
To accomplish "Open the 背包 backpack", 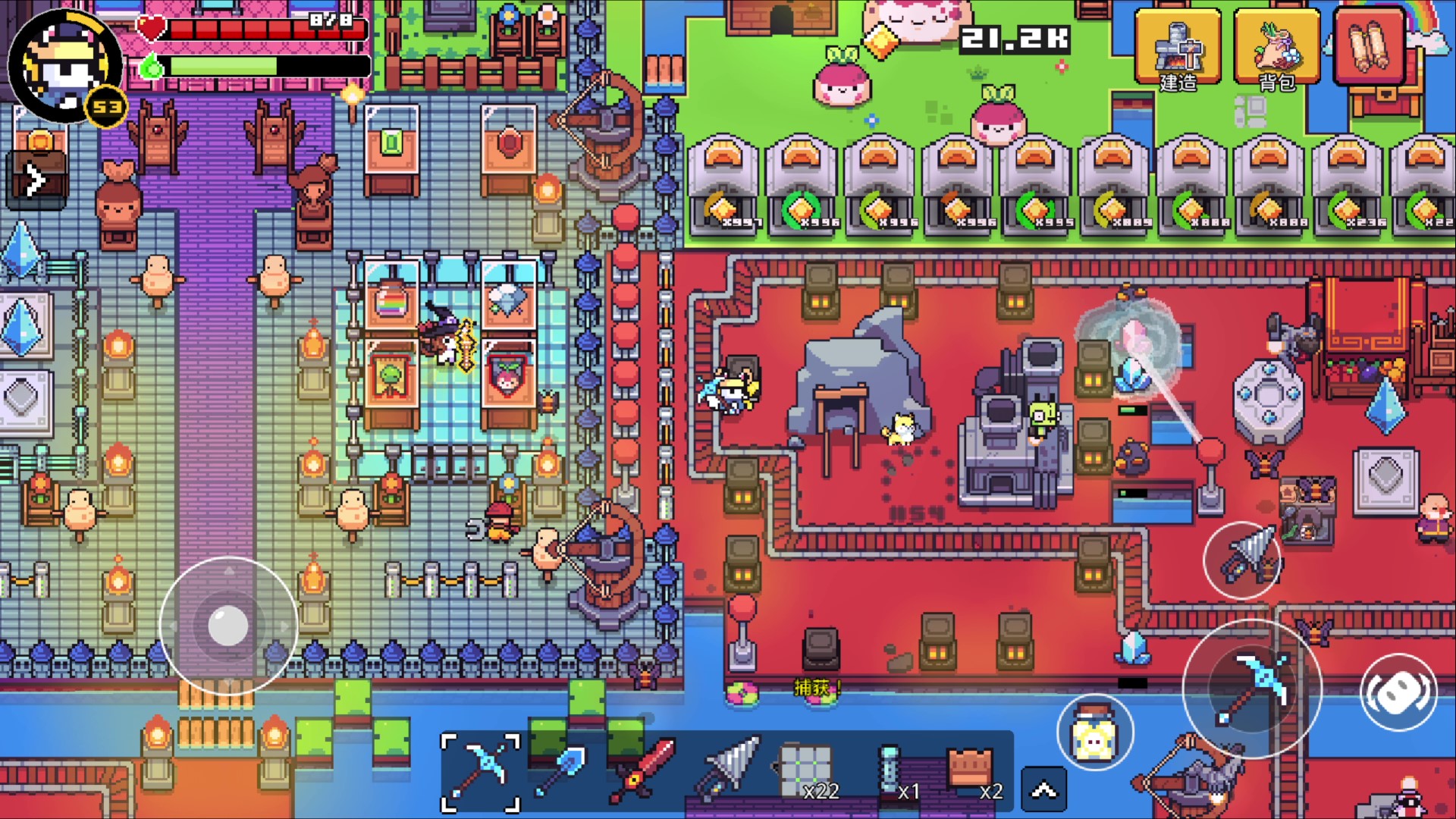I will (x=1277, y=49).
